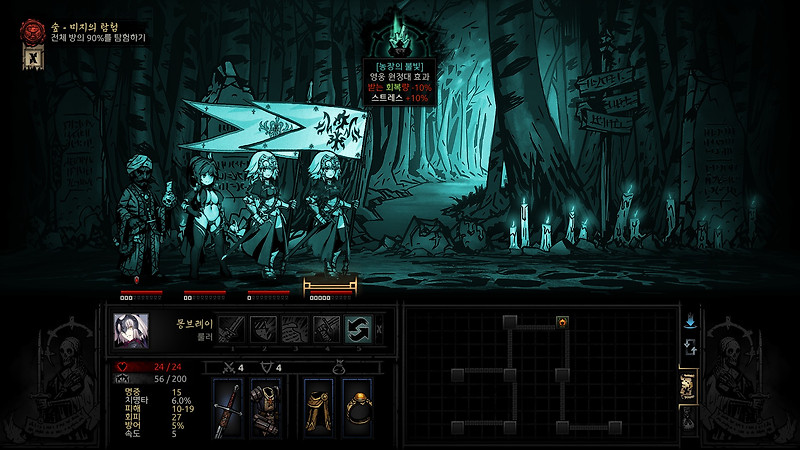Switch to the map scroll tab
Screen dimensions: 800x450
pyautogui.click(x=688, y=387)
